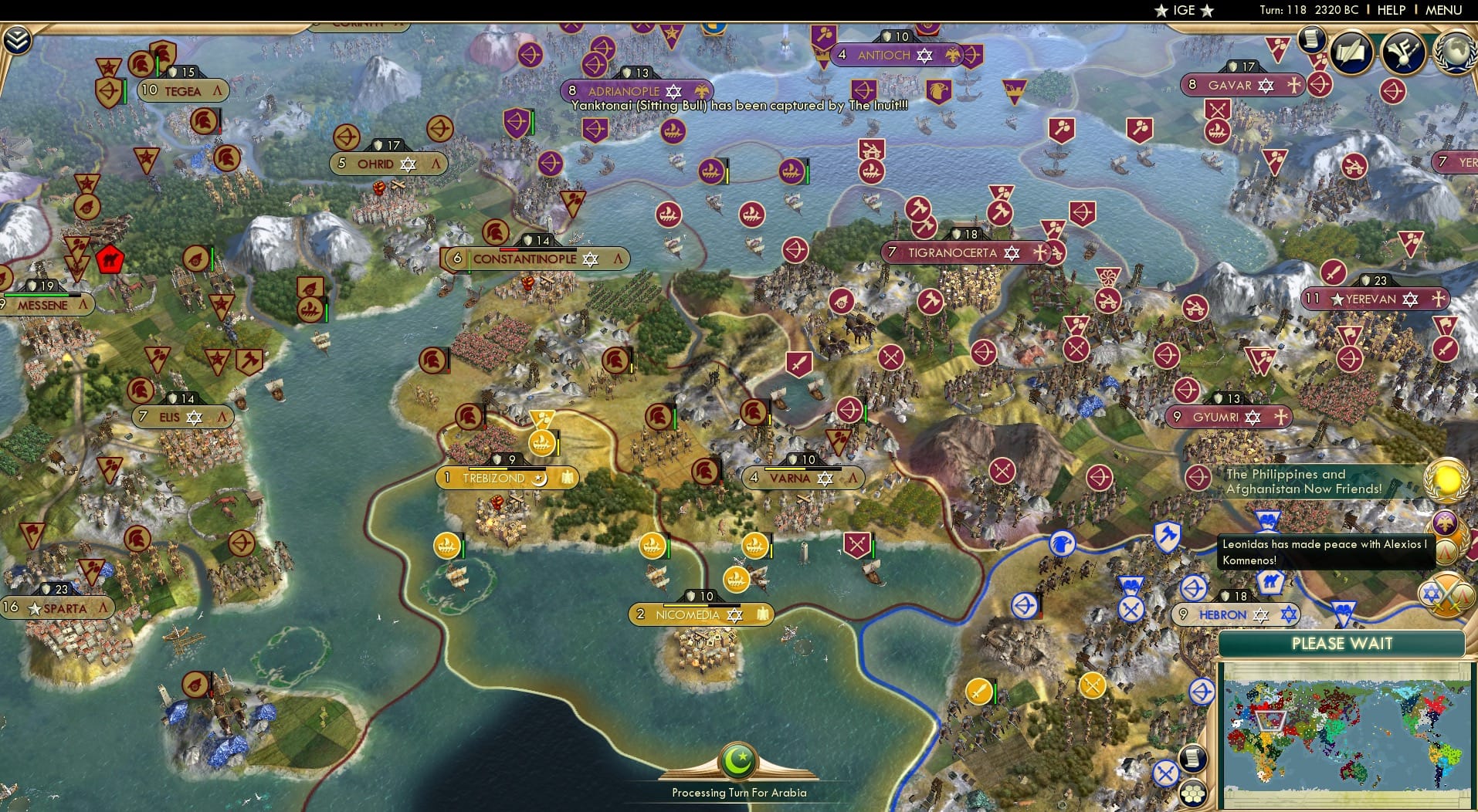
Task: Open the Social Policies scroll-and-quill icon
Action: [1350, 53]
